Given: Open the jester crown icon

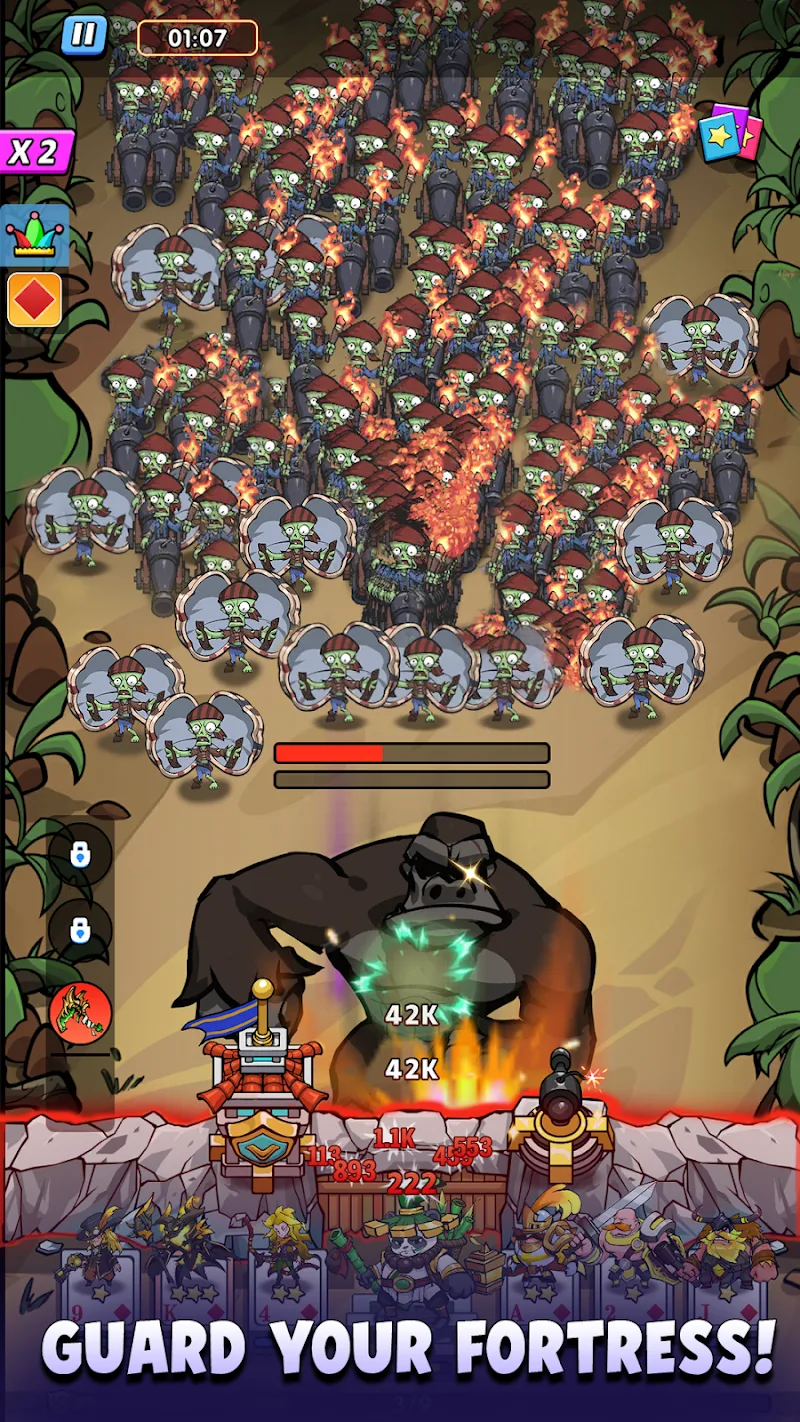Looking at the screenshot, I should coord(35,236).
